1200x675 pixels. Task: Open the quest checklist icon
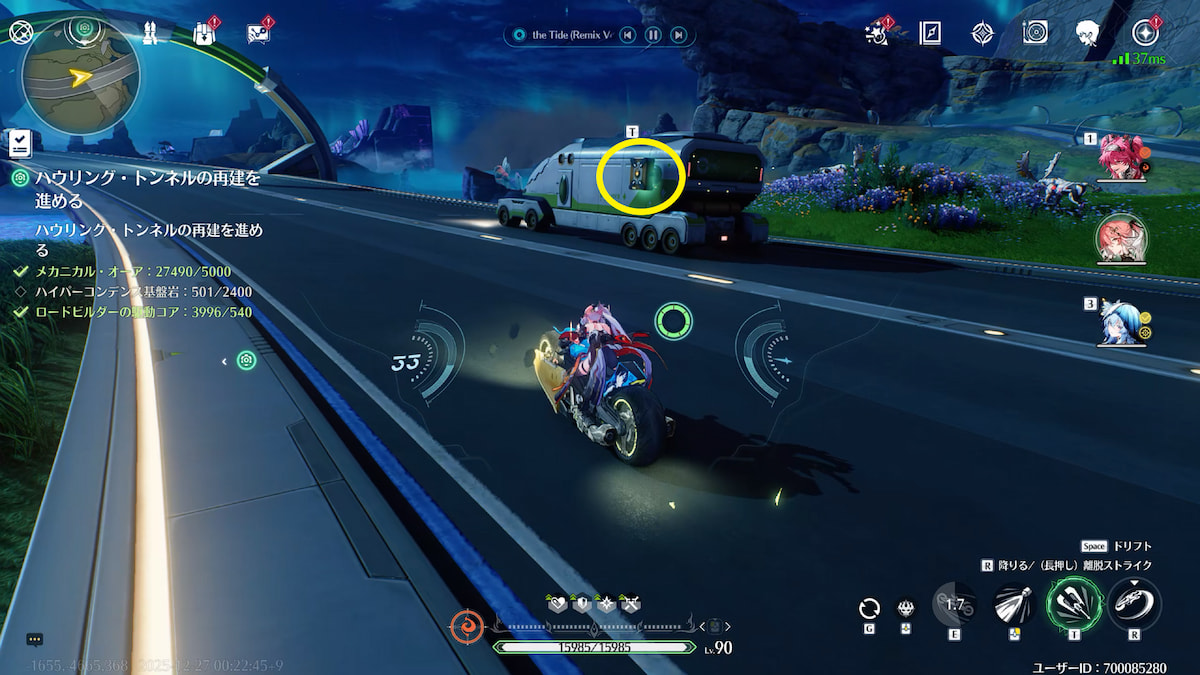(19, 144)
